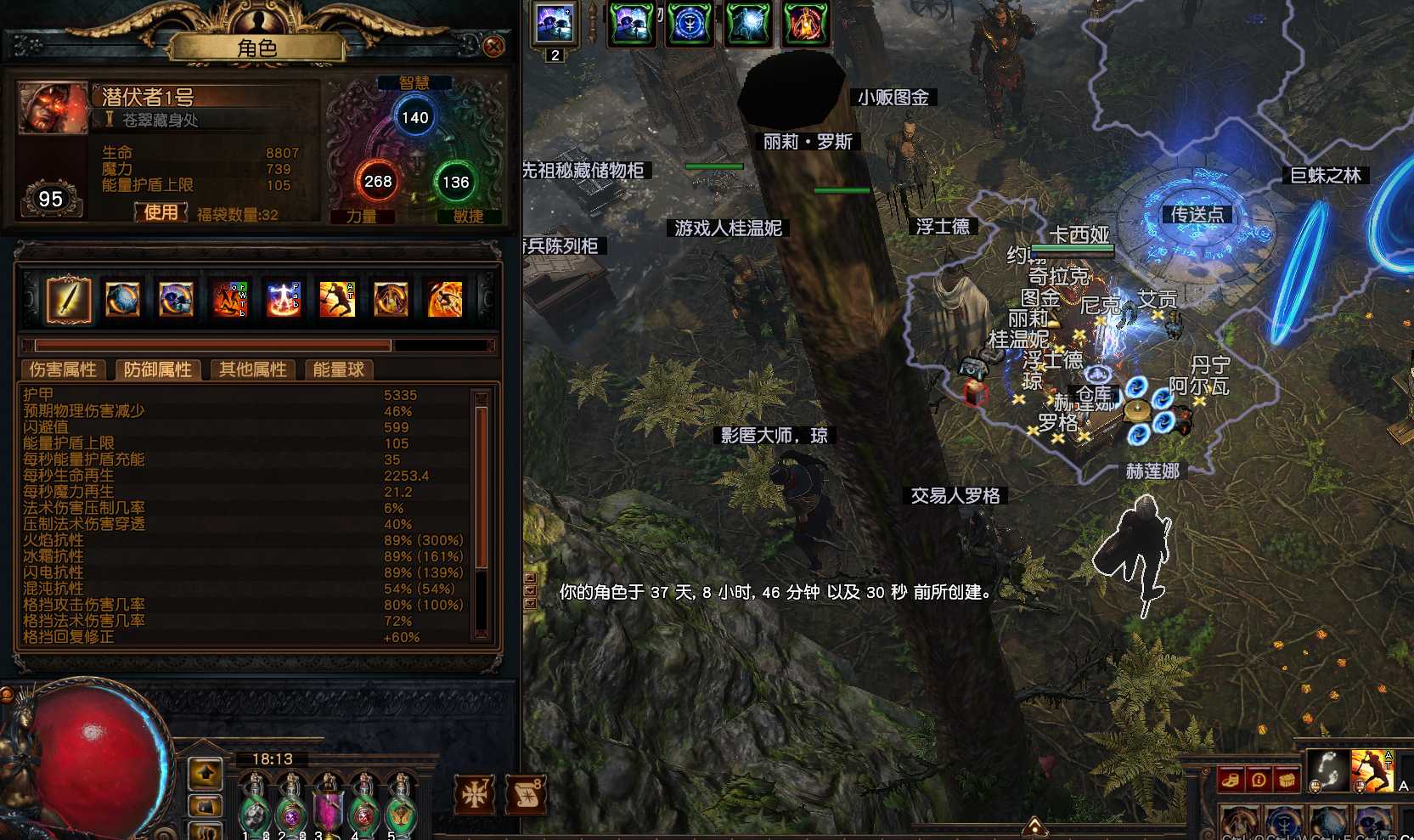The width and height of the screenshot is (1414, 840).
Task: Click the red flame buff icon
Action: (803, 24)
